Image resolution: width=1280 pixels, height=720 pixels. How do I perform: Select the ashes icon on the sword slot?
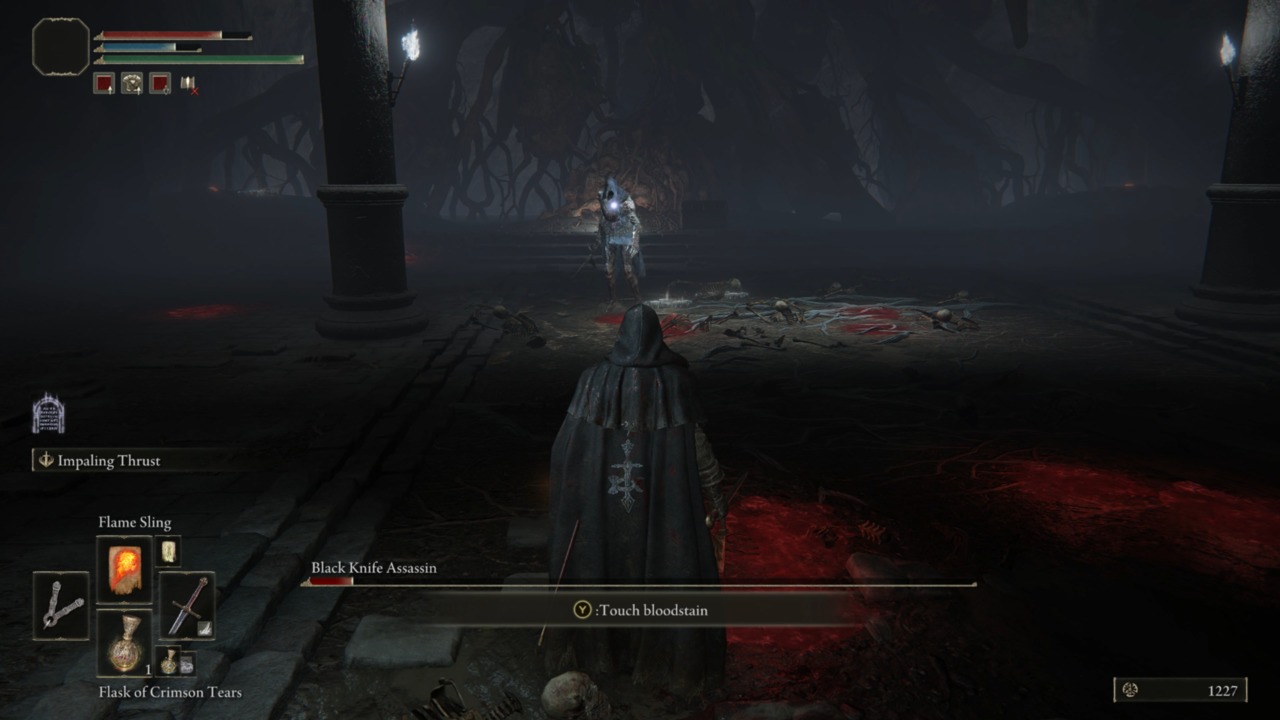coord(206,627)
